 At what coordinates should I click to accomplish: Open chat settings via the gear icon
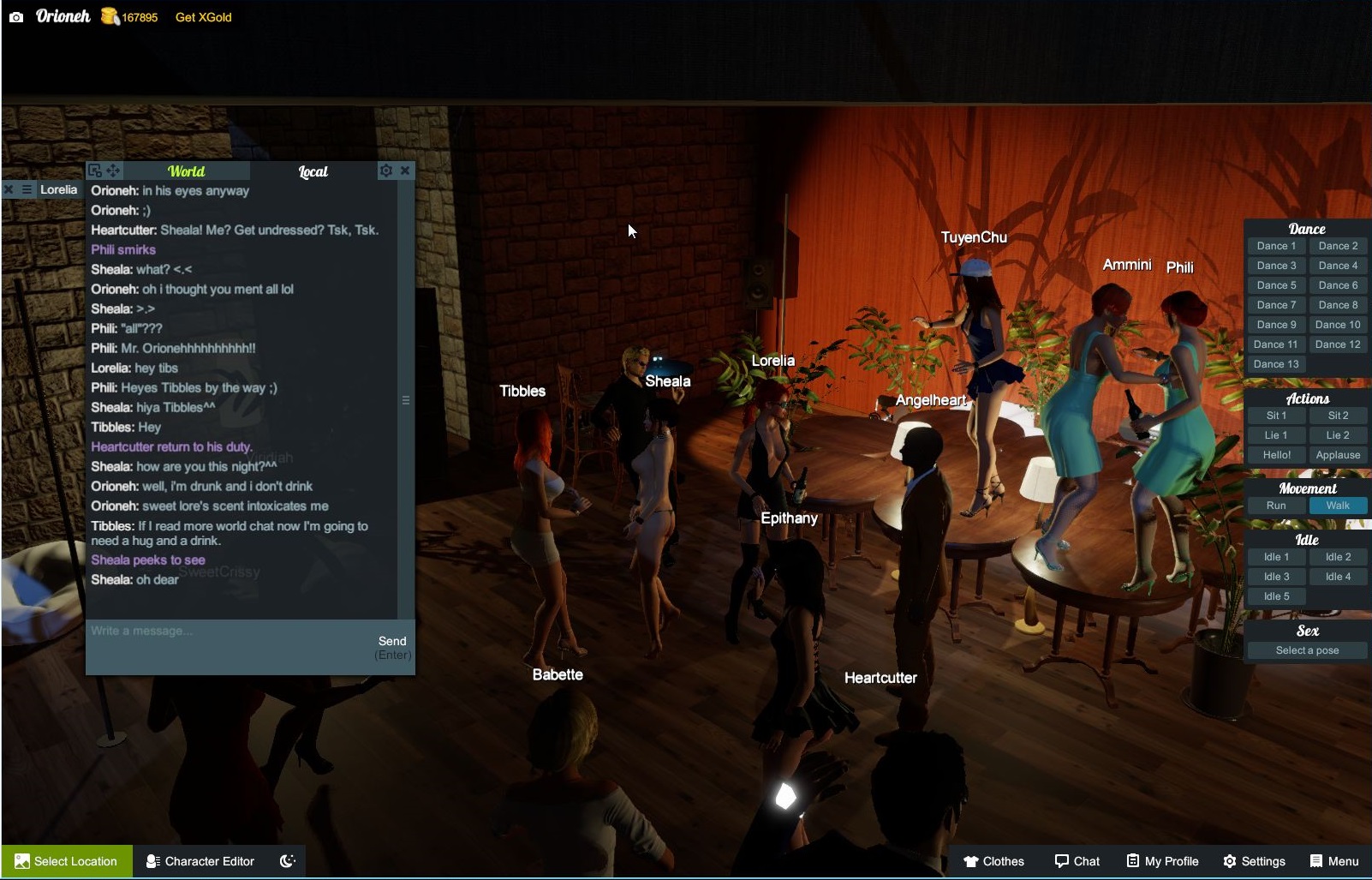[386, 171]
